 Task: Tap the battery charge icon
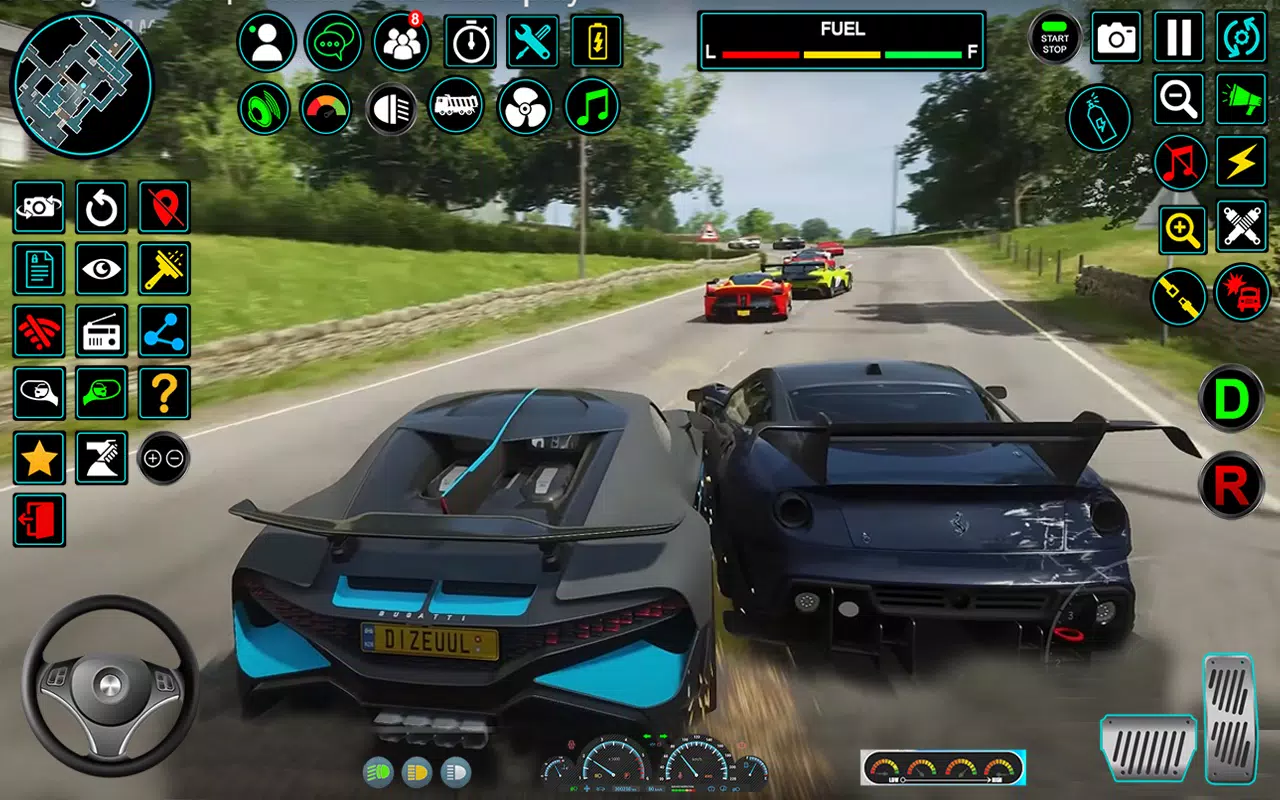coord(597,41)
